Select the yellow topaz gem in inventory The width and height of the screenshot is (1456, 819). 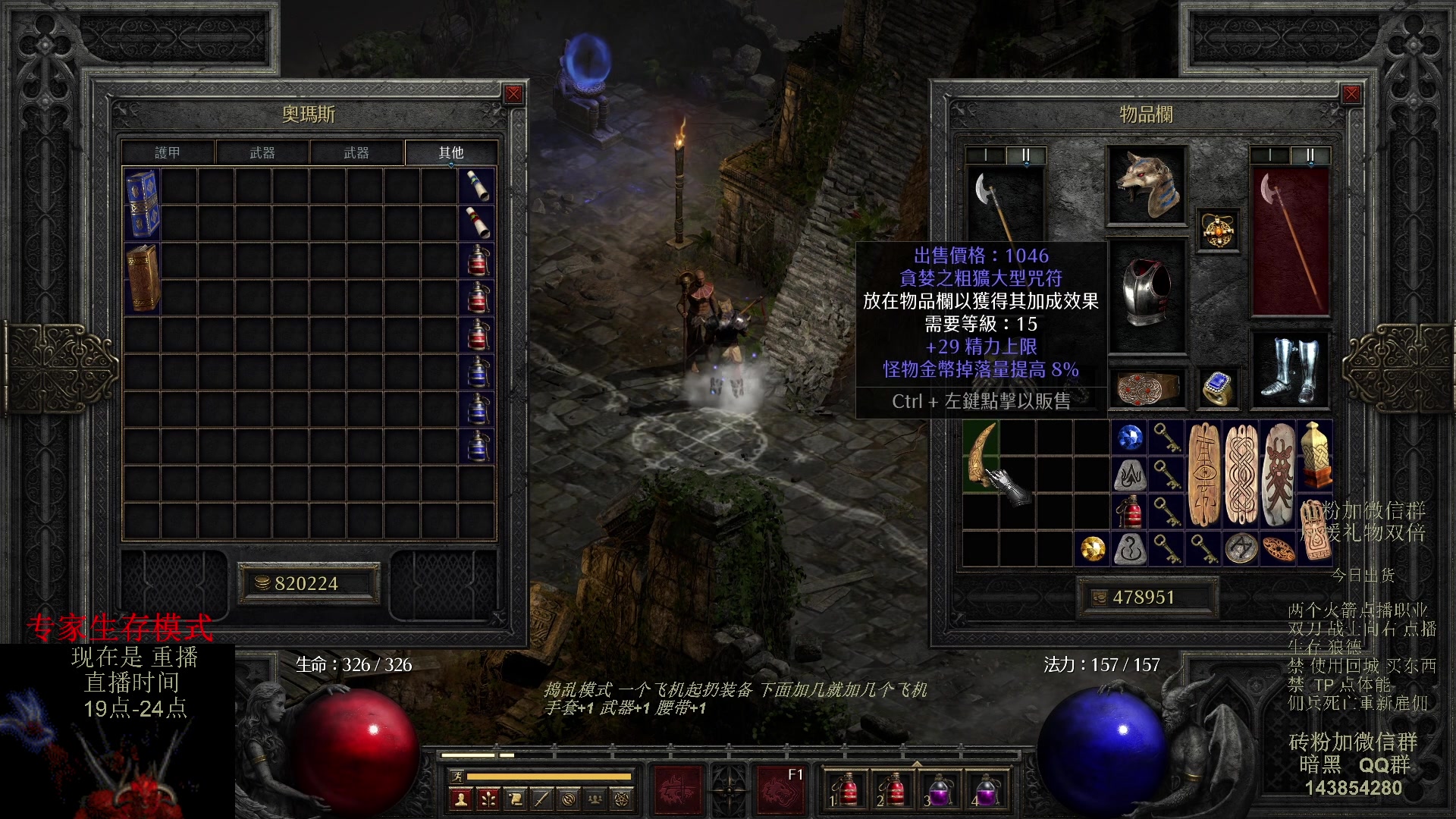[1093, 548]
